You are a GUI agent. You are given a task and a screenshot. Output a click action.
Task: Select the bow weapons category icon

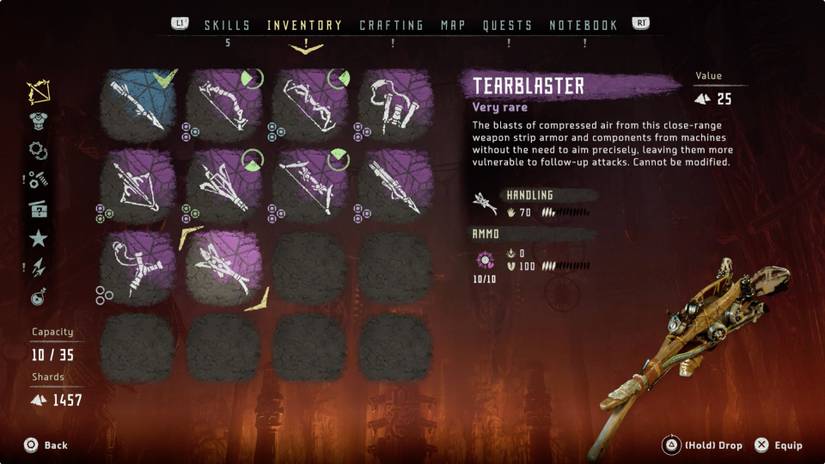coord(39,93)
